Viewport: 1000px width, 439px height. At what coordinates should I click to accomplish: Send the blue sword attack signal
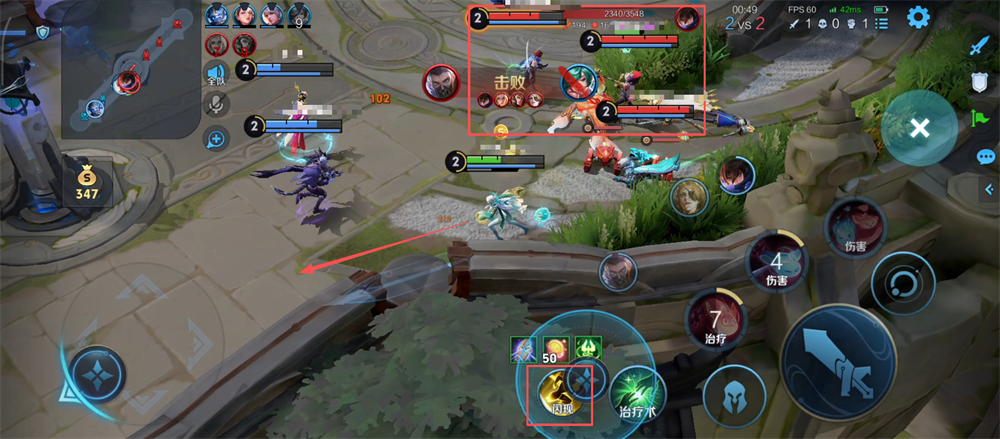click(x=980, y=47)
